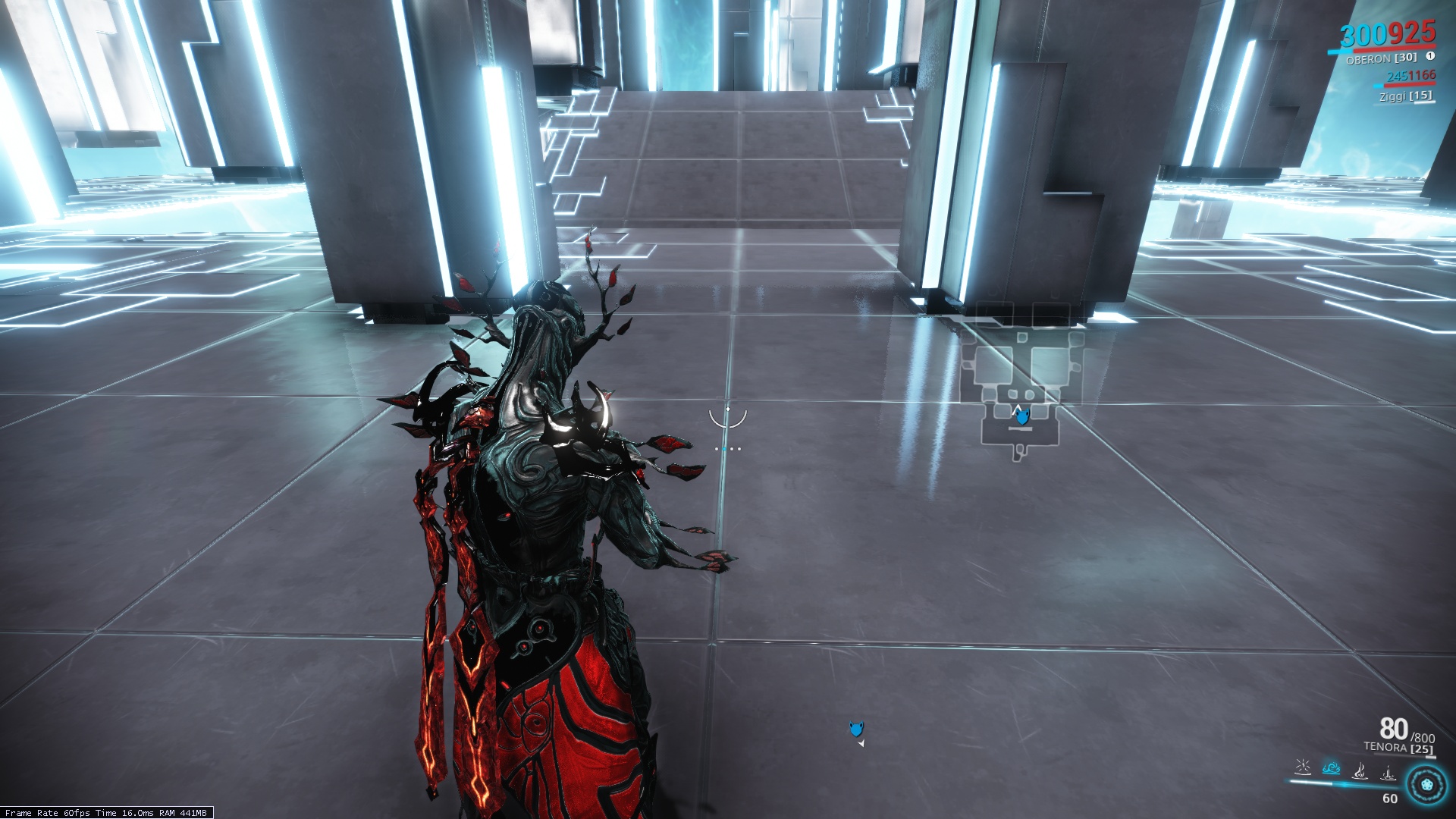Toggle the aiming reticle at screen center
Viewport: 1456px width, 819px height.
728,419
